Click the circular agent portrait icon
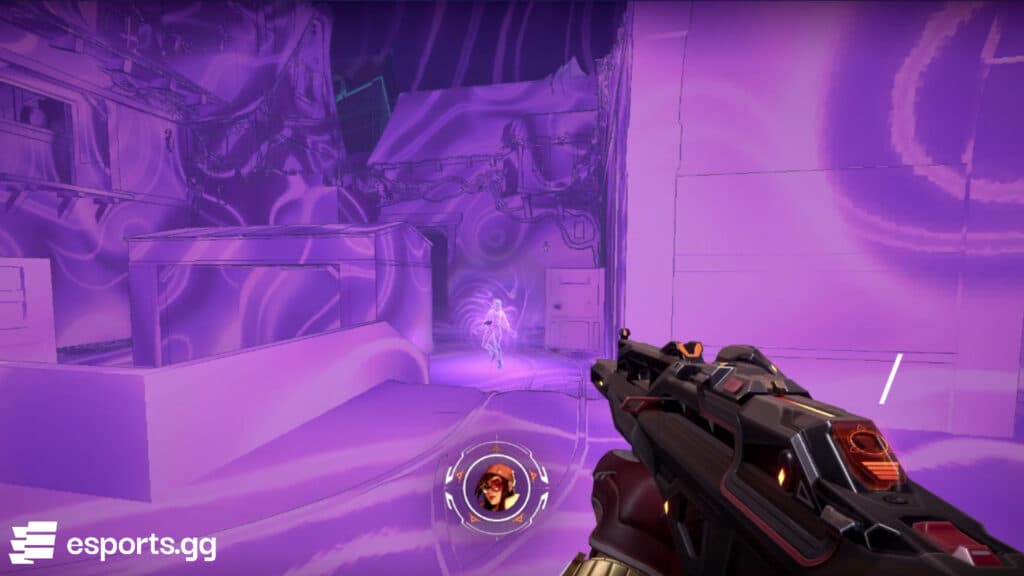Screen dimensions: 1024x576 [497, 488]
